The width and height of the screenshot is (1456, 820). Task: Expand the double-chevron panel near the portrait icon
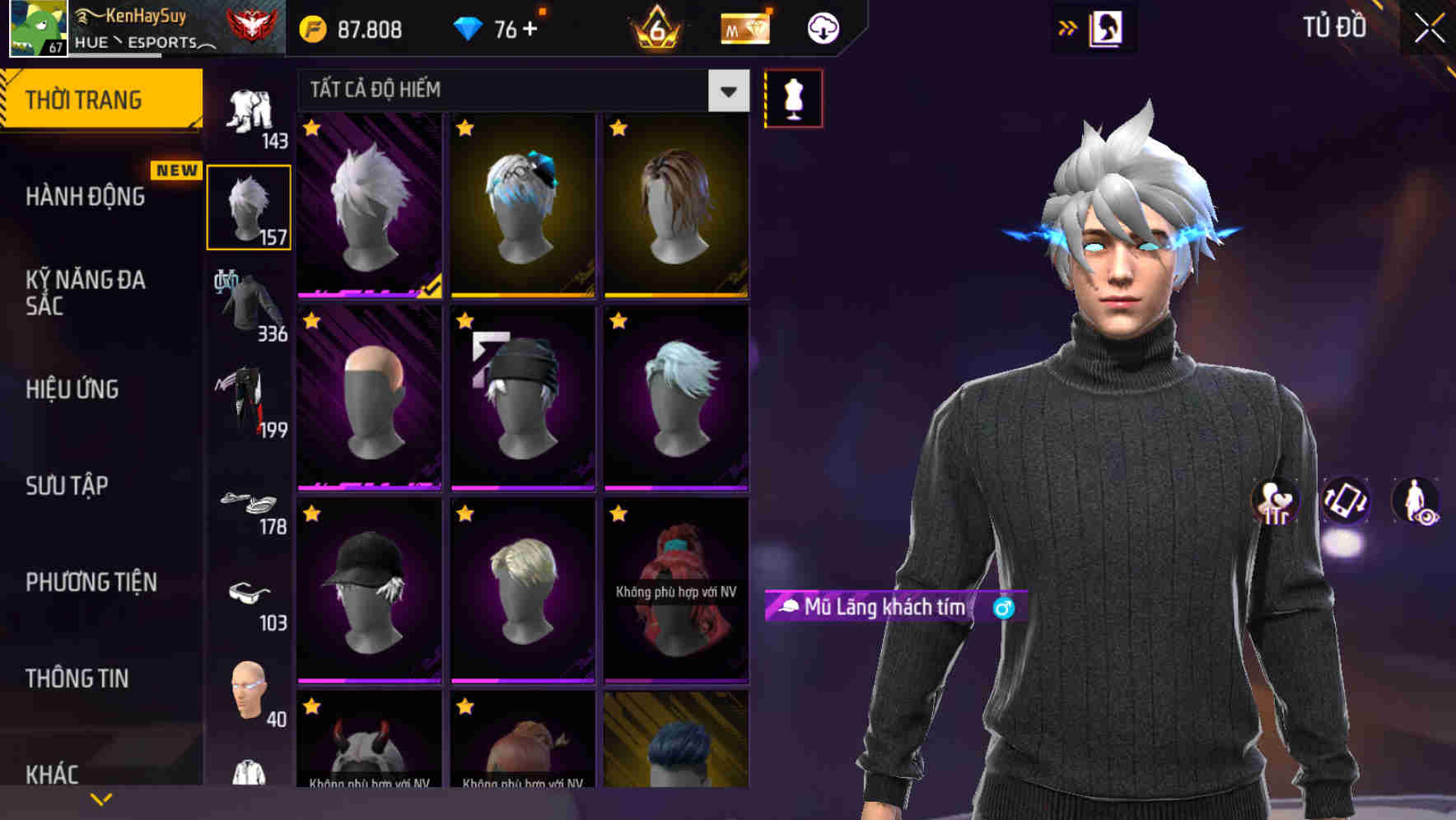coord(1068,27)
